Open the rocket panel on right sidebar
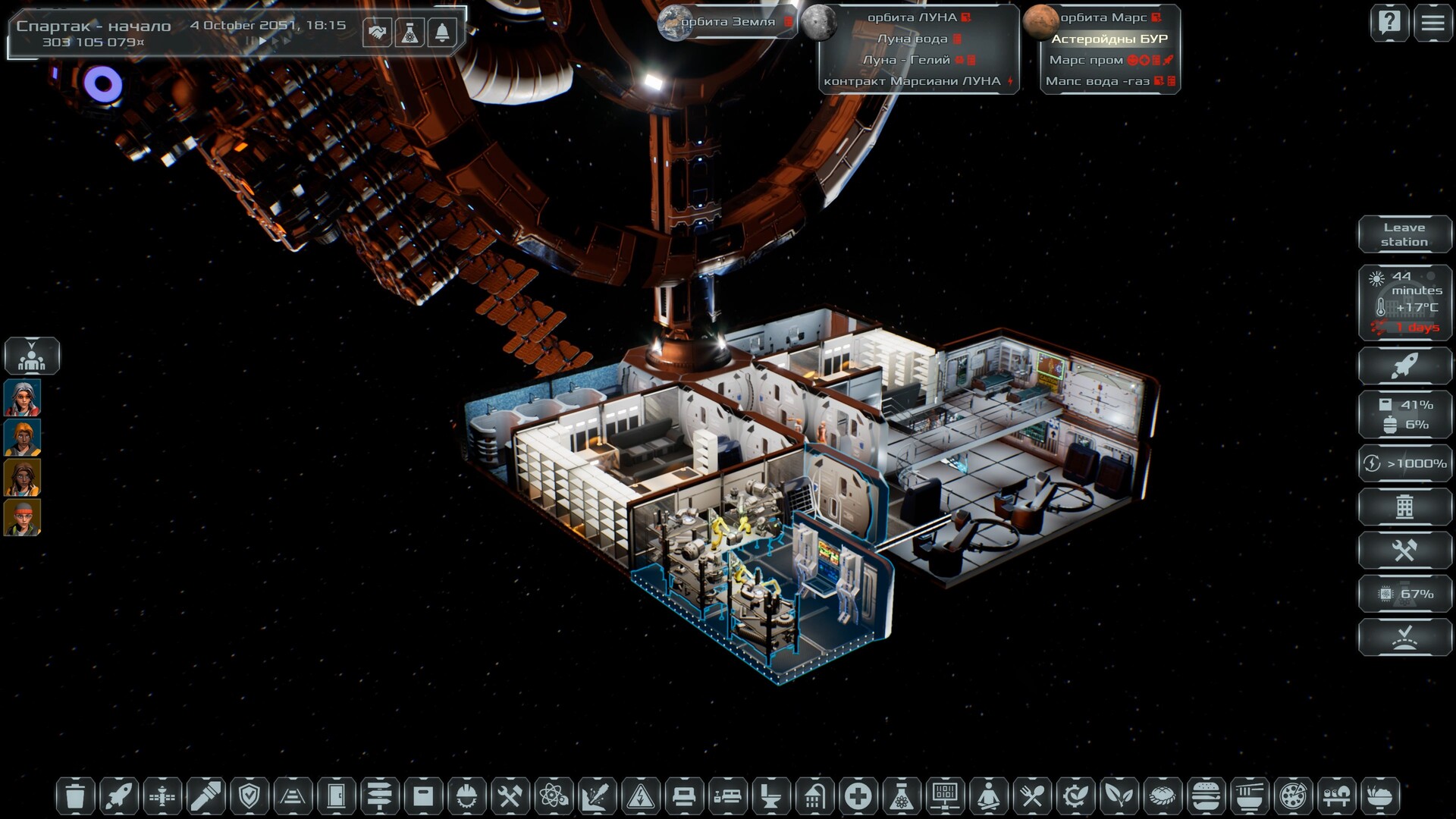Screen dimensions: 1456x819 1404,366
